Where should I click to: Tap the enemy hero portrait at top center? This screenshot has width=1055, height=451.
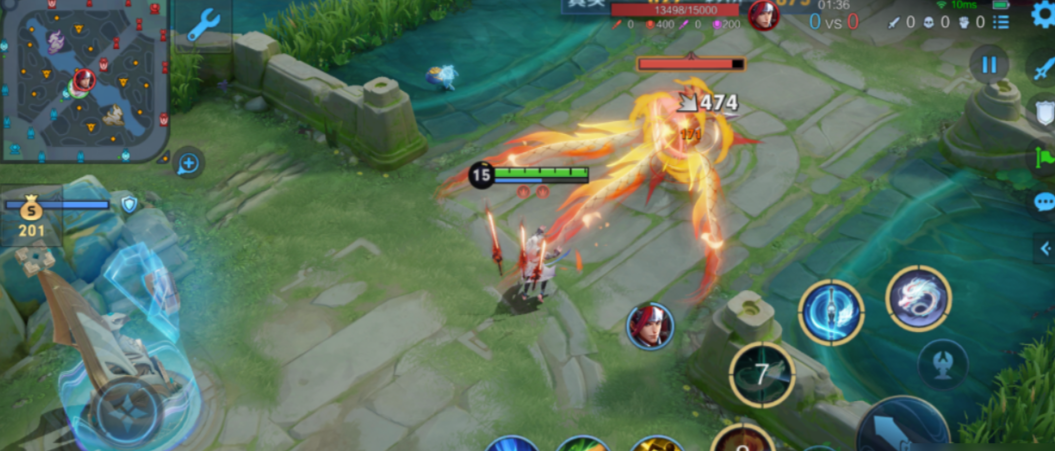(x=764, y=15)
